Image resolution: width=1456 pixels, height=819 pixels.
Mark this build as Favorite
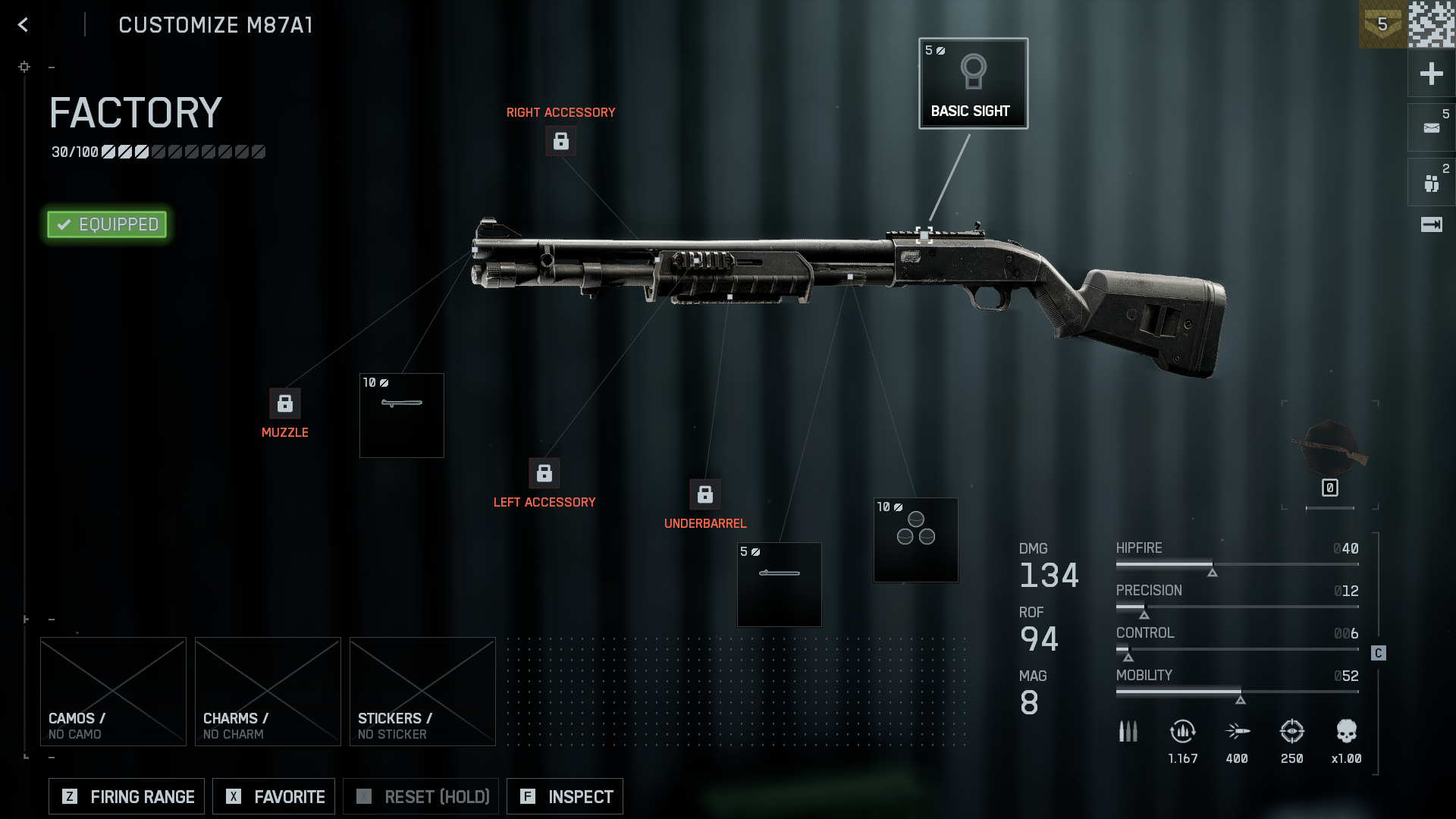pyautogui.click(x=274, y=796)
